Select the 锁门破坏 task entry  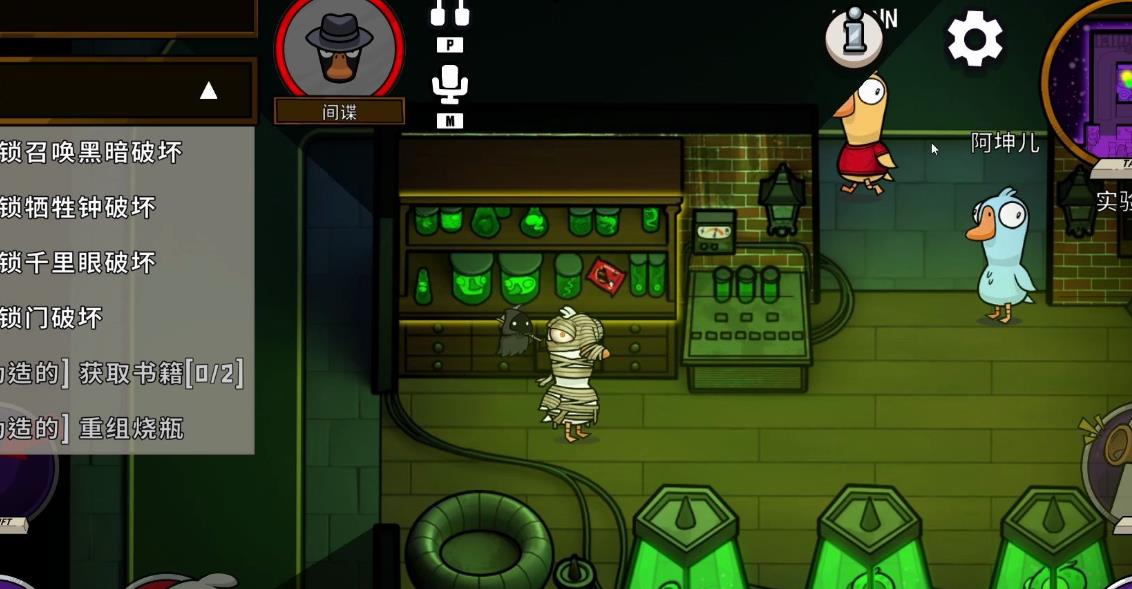click(52, 318)
